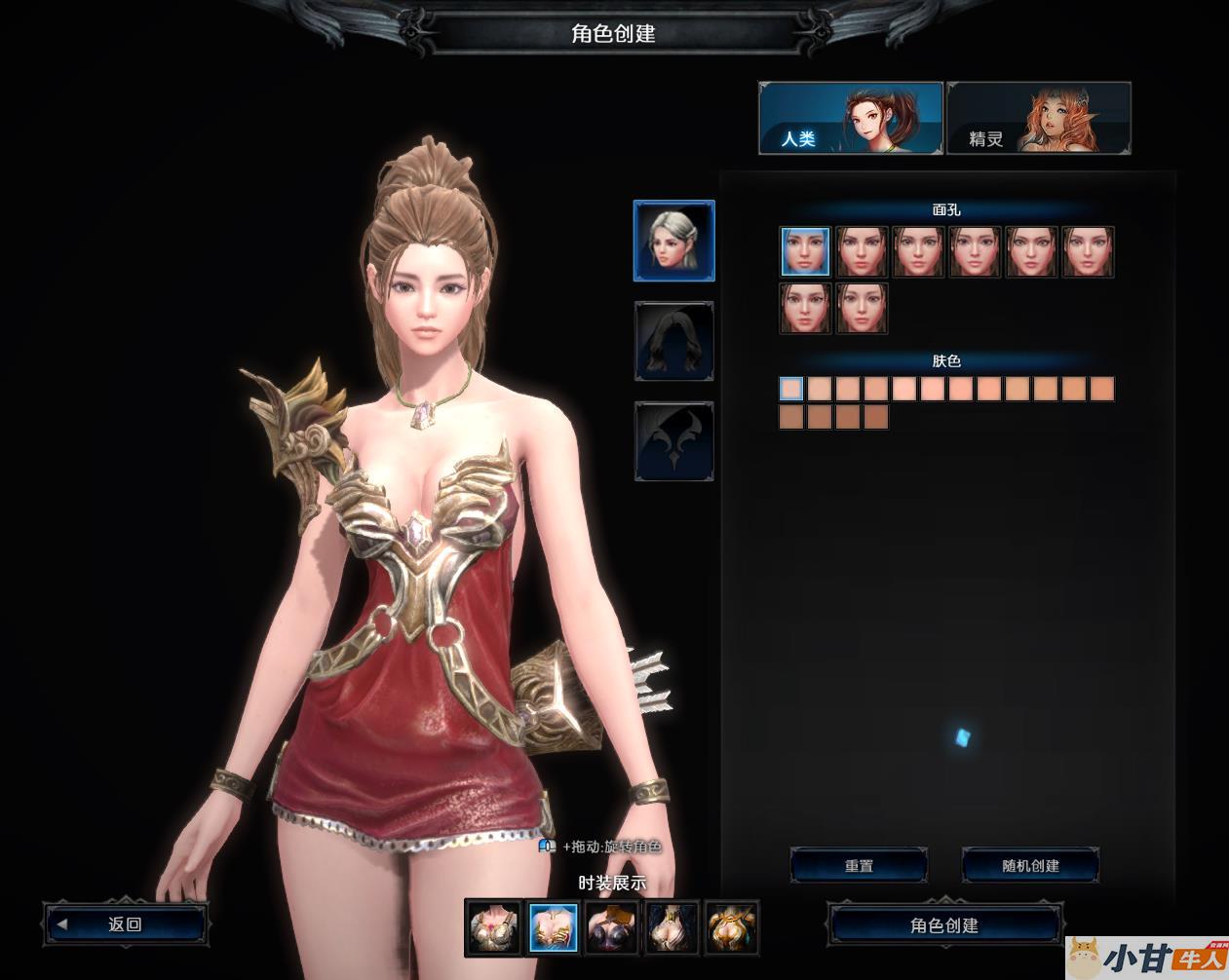1229x980 pixels.
Task: Pick the lightest skin tone swatch
Action: pyautogui.click(x=791, y=390)
